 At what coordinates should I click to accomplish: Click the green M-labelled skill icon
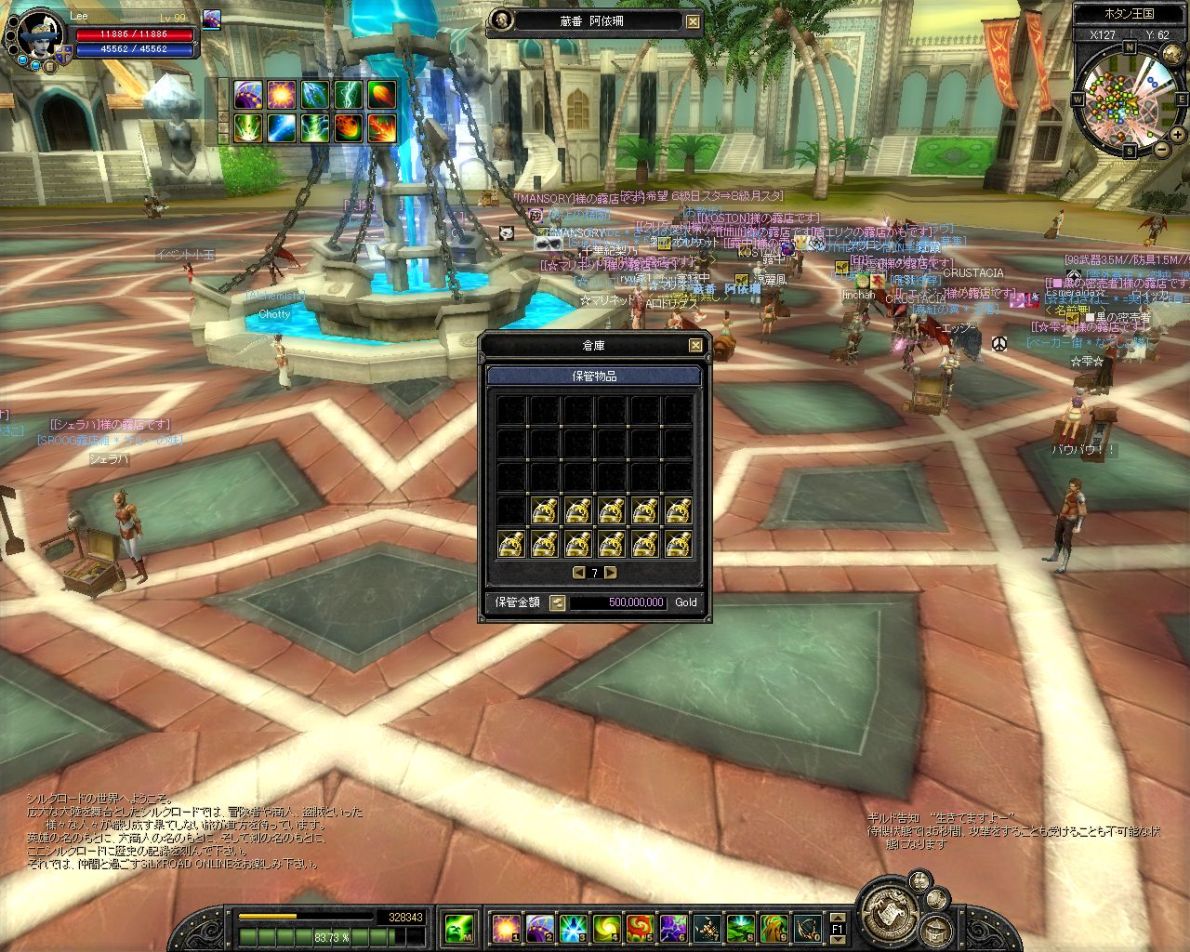pyautogui.click(x=459, y=927)
